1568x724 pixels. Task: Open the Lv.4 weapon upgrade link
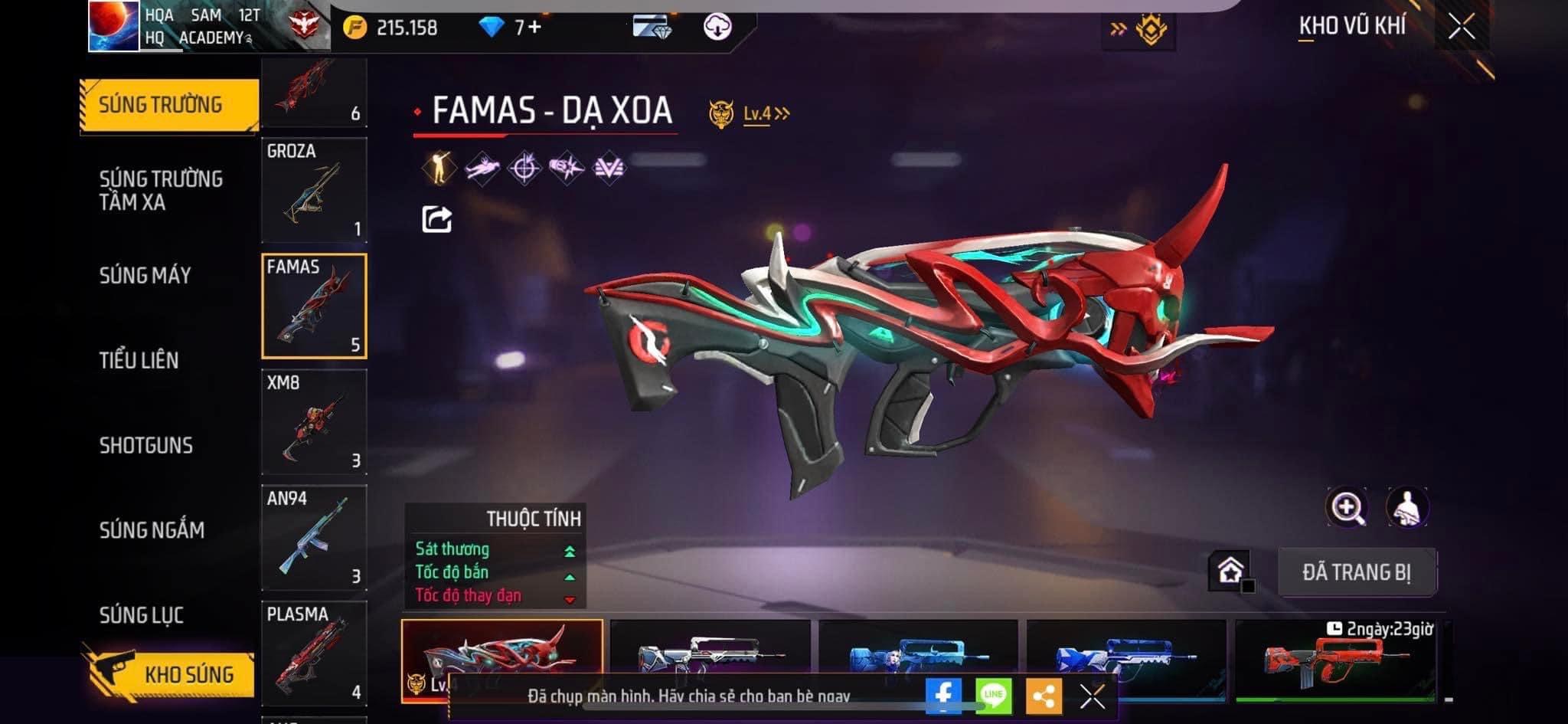tap(766, 114)
